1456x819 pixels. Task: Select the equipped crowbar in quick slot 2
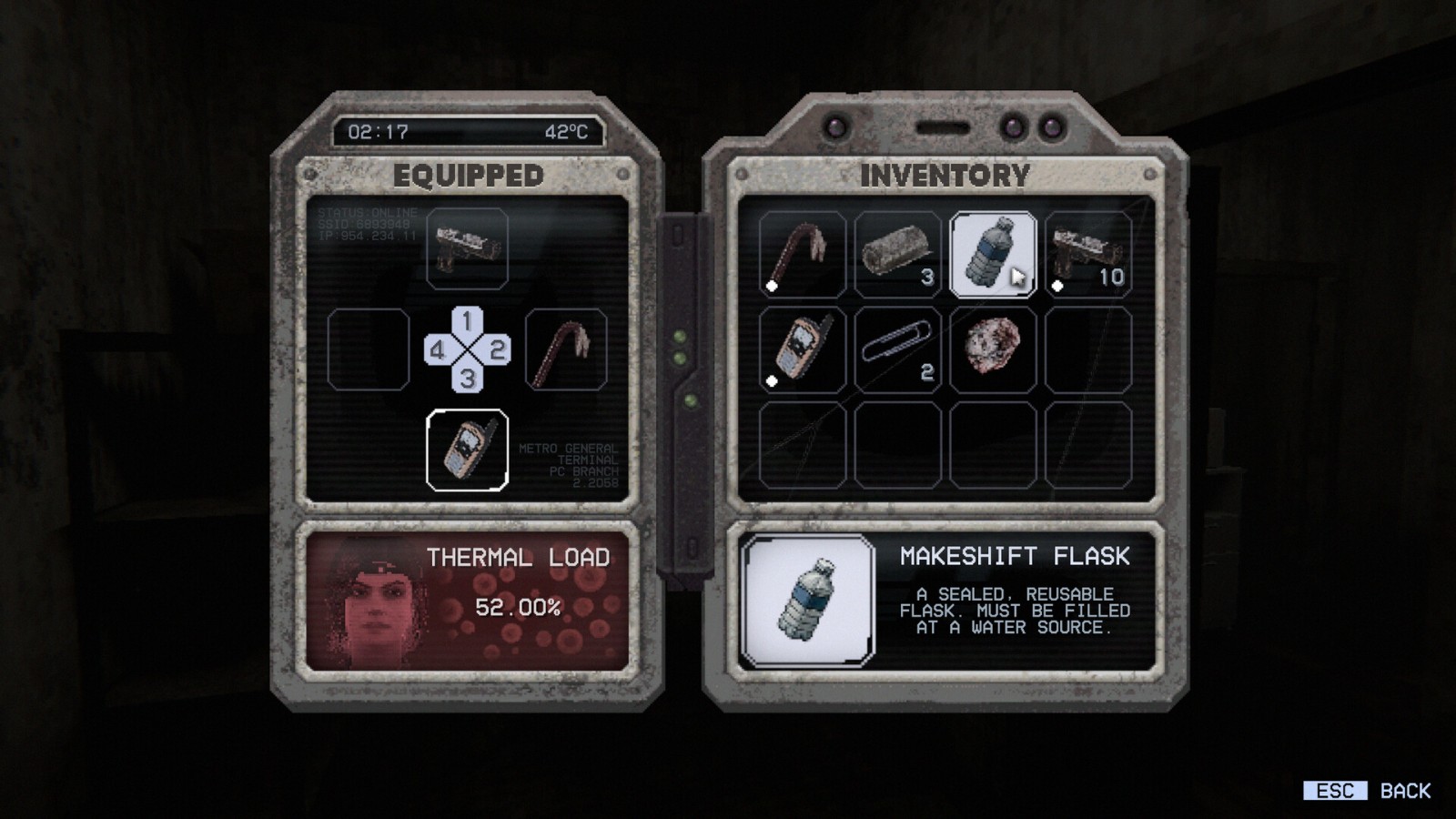[566, 350]
